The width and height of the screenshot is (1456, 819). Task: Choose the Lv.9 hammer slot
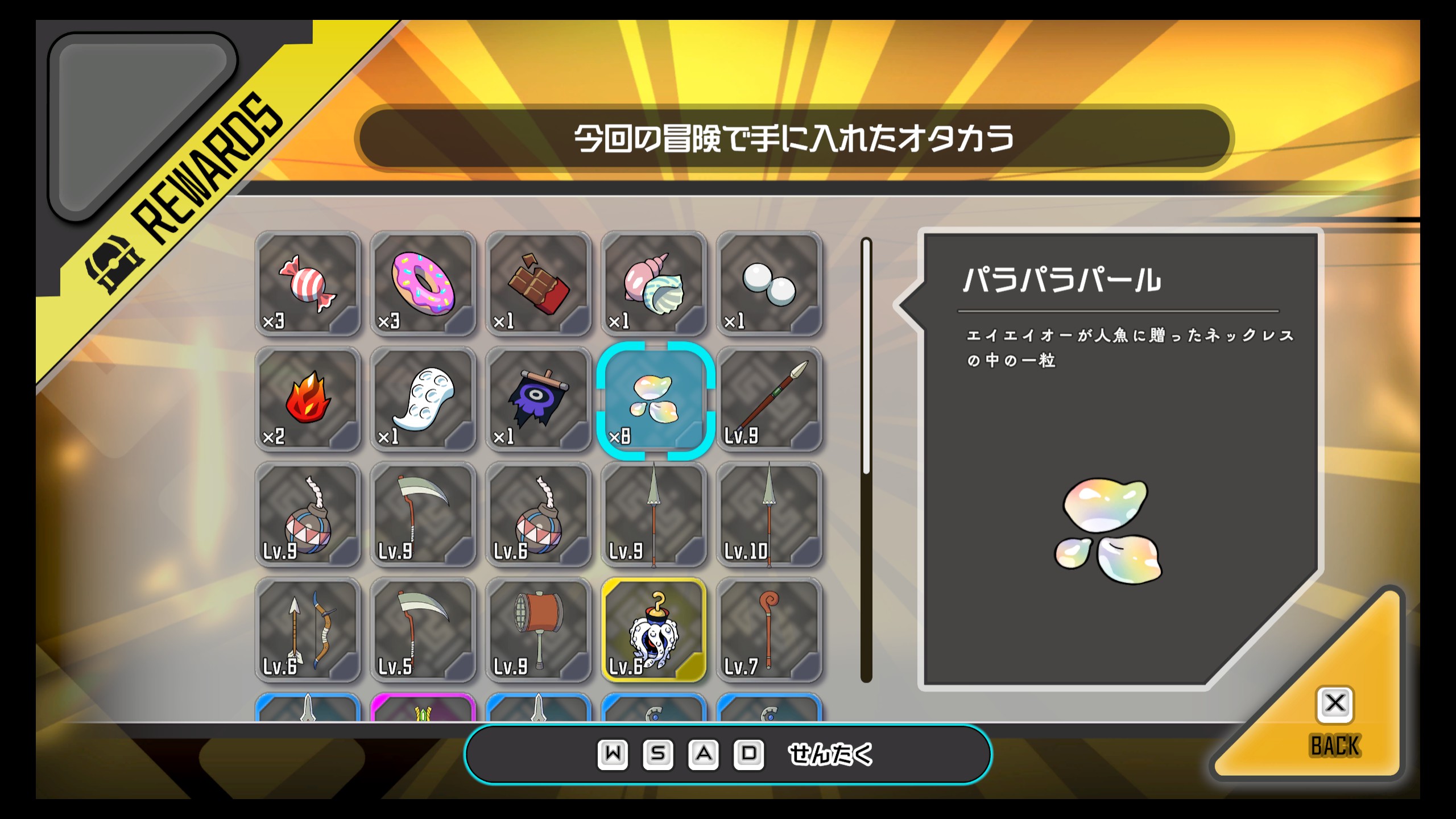point(538,630)
